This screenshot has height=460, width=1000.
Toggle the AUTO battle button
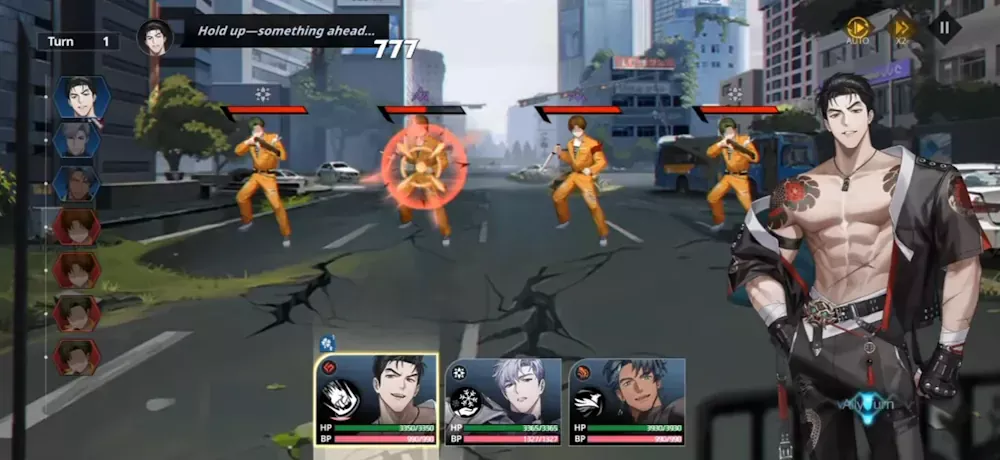tap(857, 29)
